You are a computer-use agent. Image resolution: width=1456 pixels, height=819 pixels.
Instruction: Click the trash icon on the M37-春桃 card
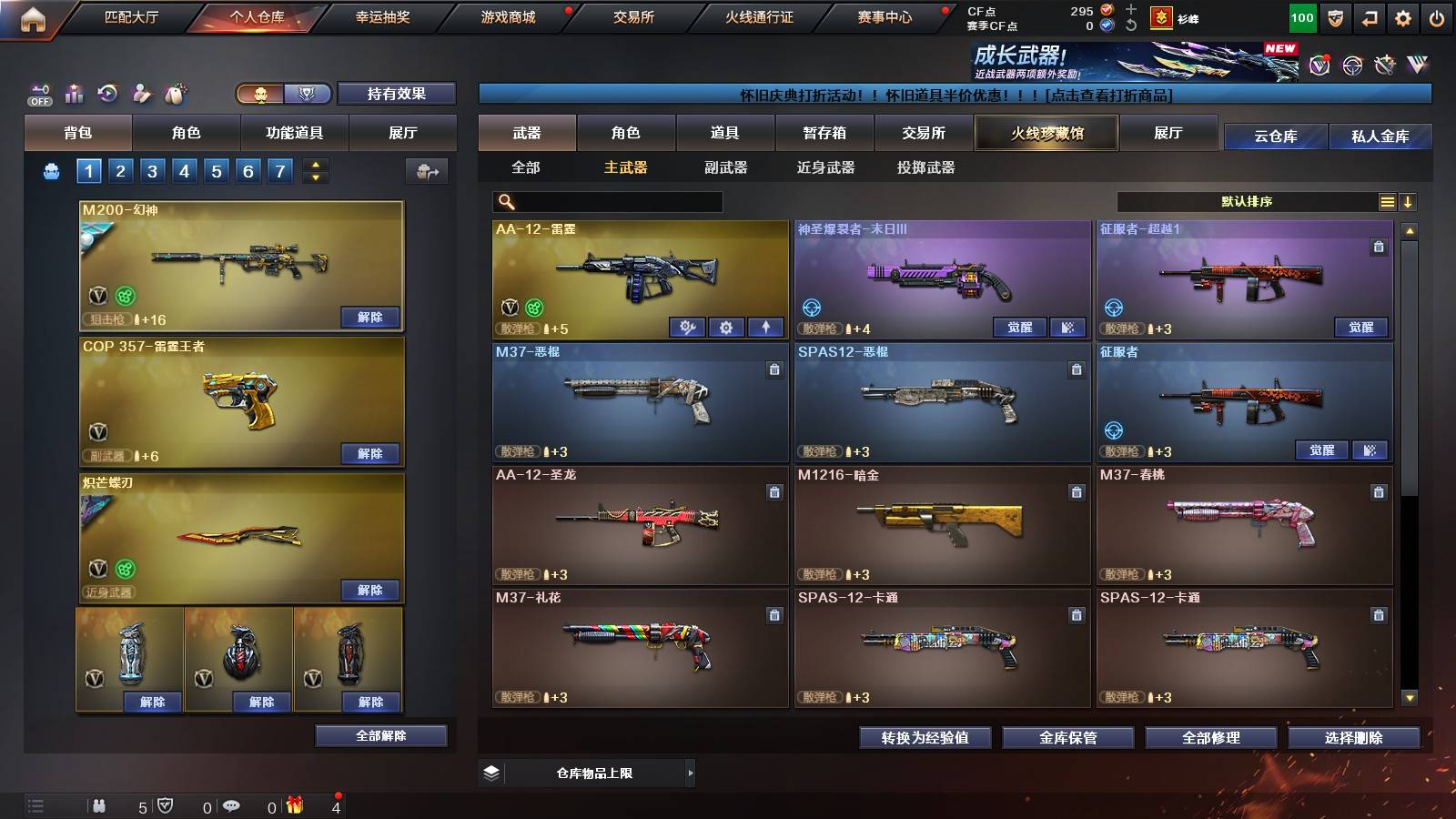click(1377, 494)
